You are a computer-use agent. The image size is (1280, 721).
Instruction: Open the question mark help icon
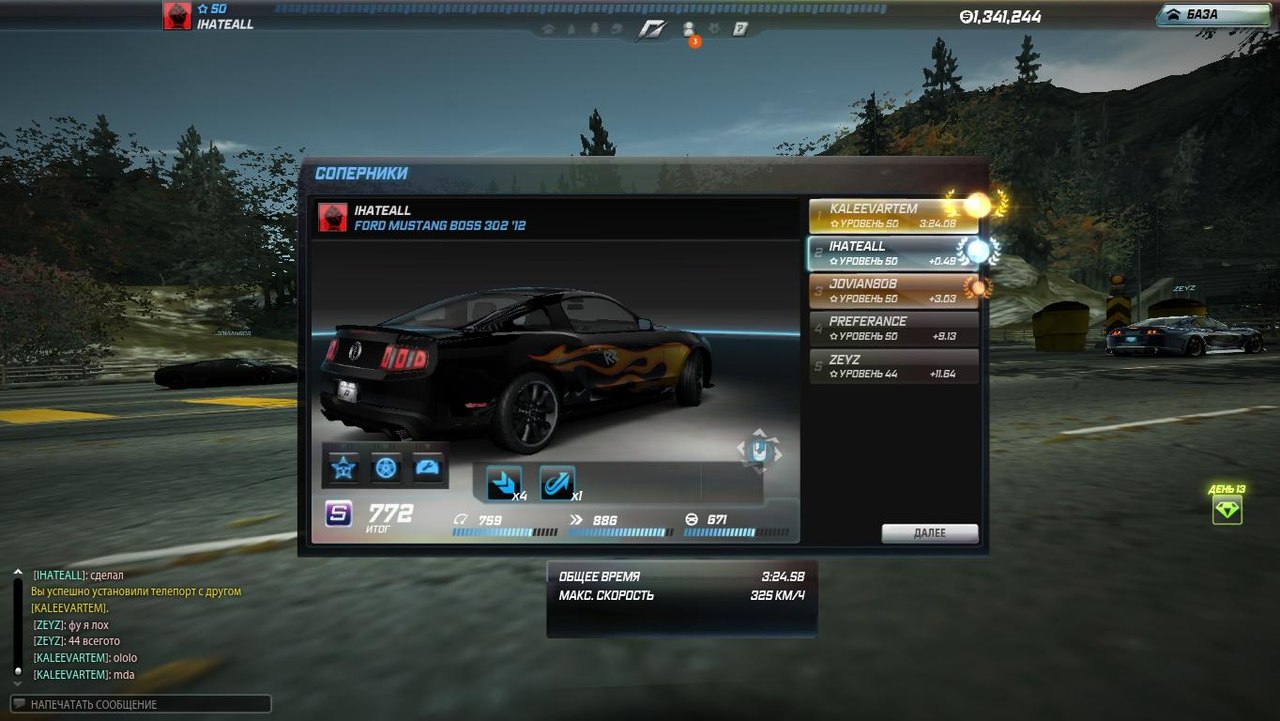741,29
